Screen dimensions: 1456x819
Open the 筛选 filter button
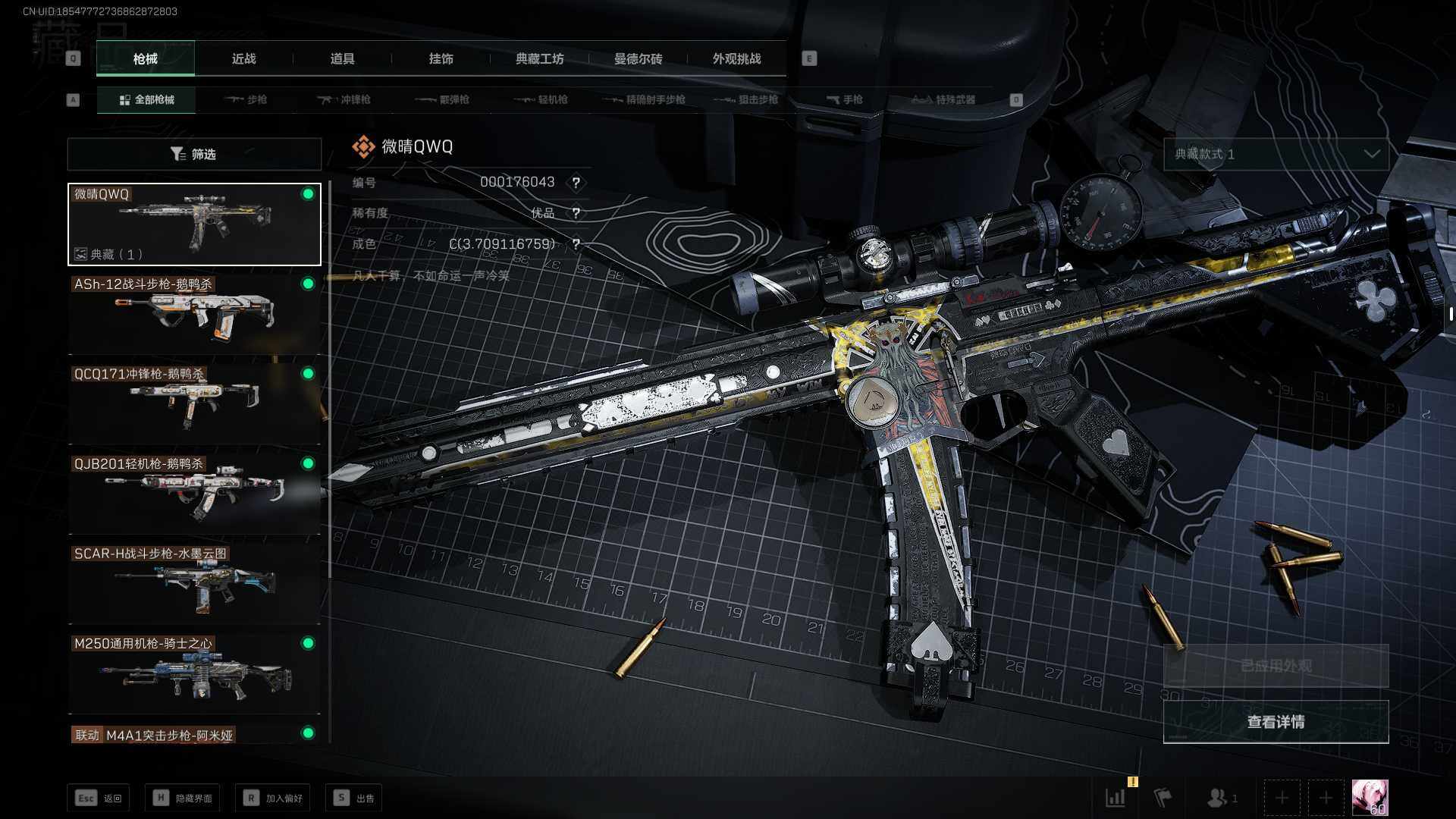click(194, 154)
